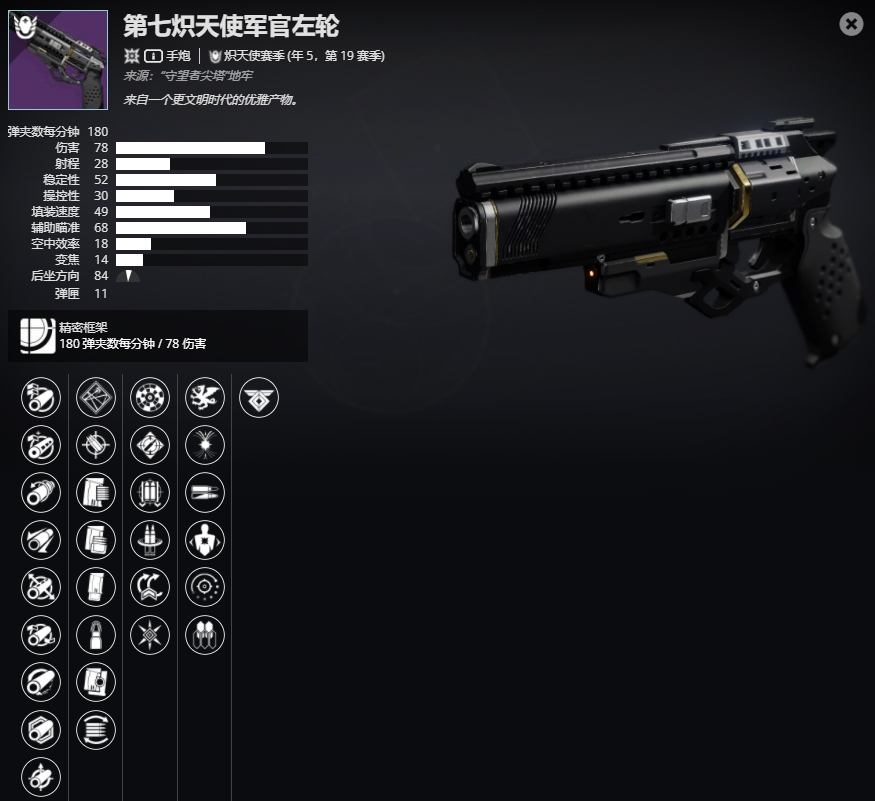Select the three-hexagon-bullets trait perk
This screenshot has height=801, width=875.
tap(205, 635)
